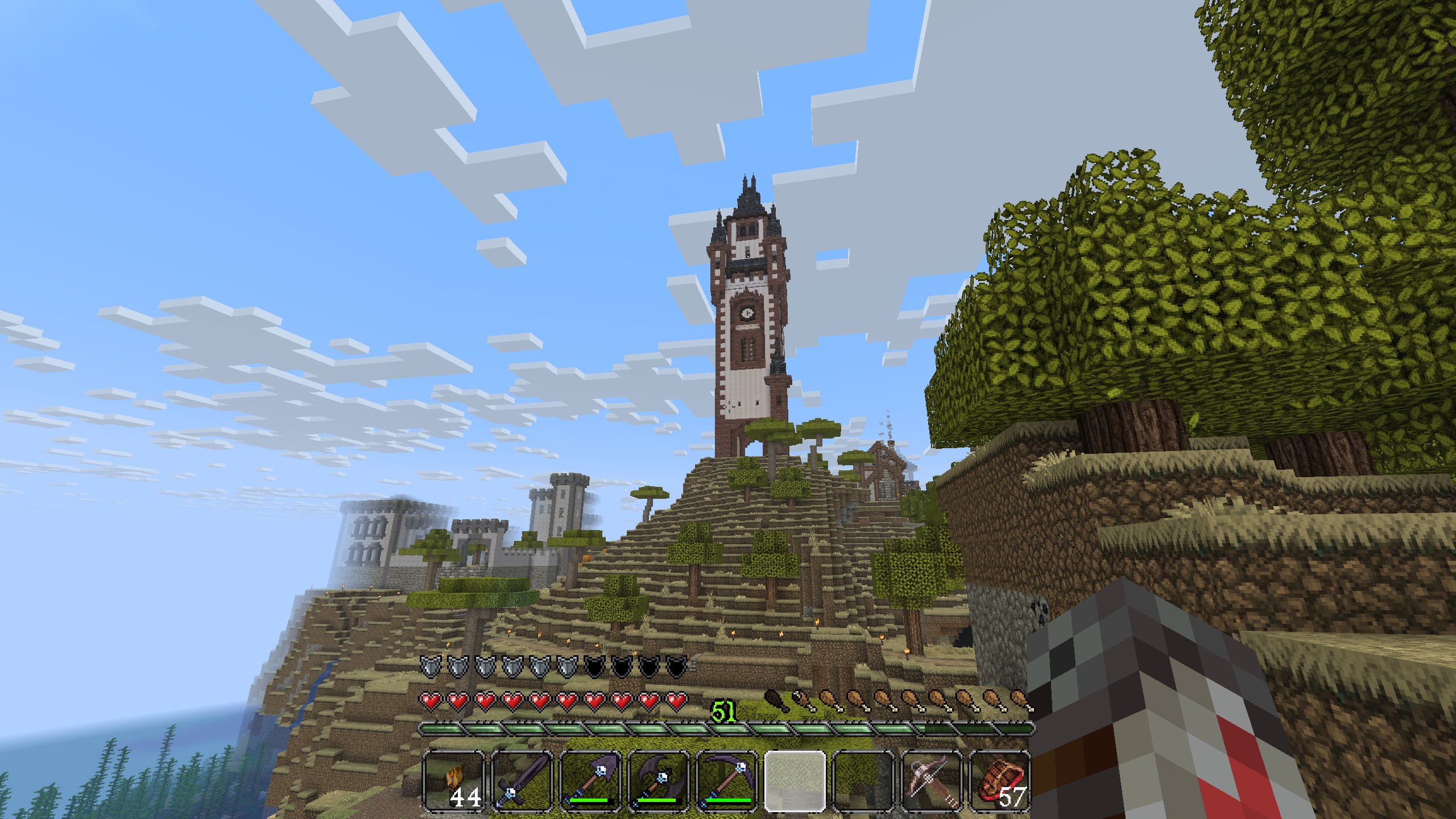This screenshot has width=1456, height=819.
Task: Equip the dark sword from the hotbar
Action: tap(522, 780)
